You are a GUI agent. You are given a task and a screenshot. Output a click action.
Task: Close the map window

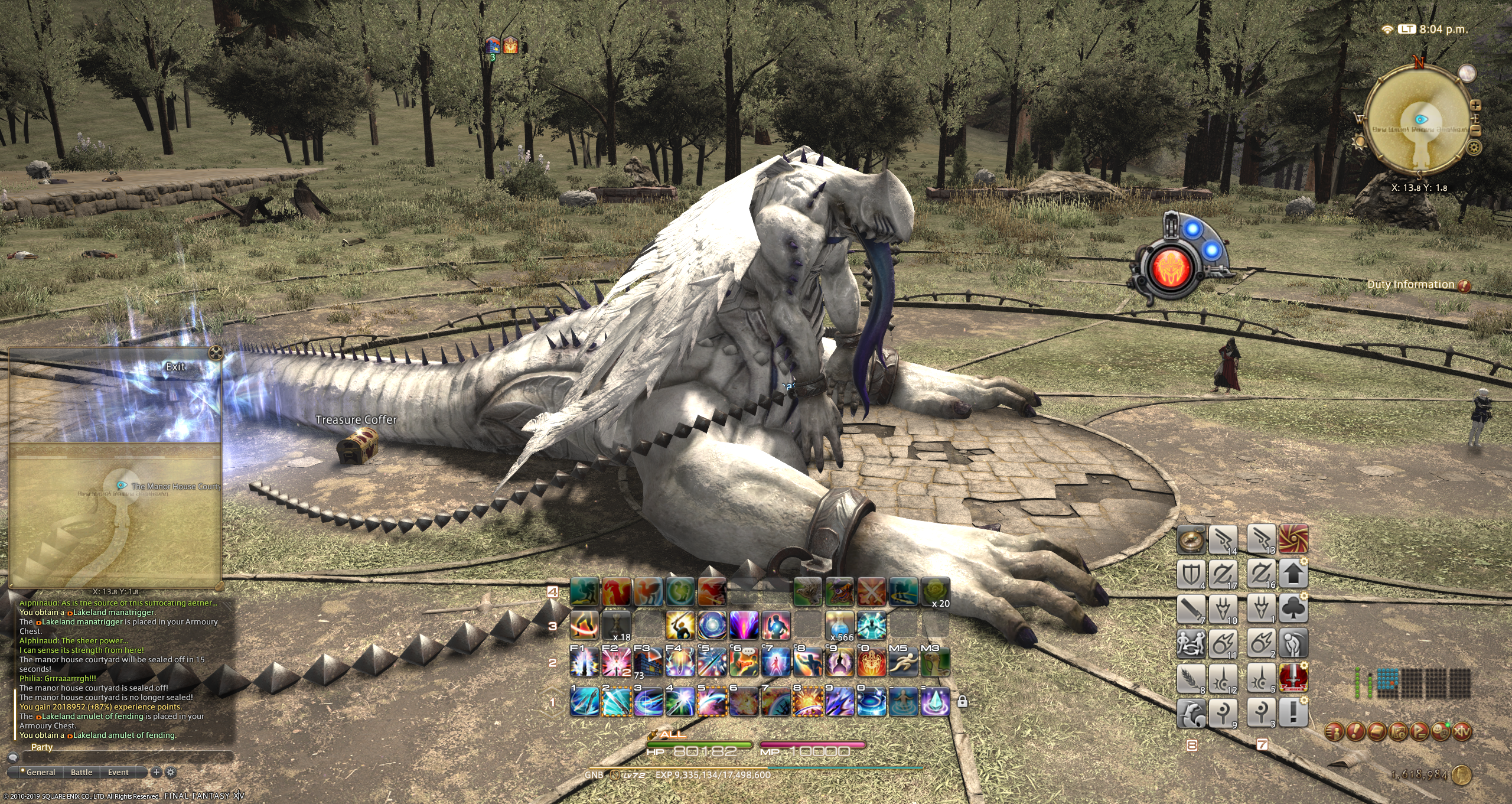(216, 353)
